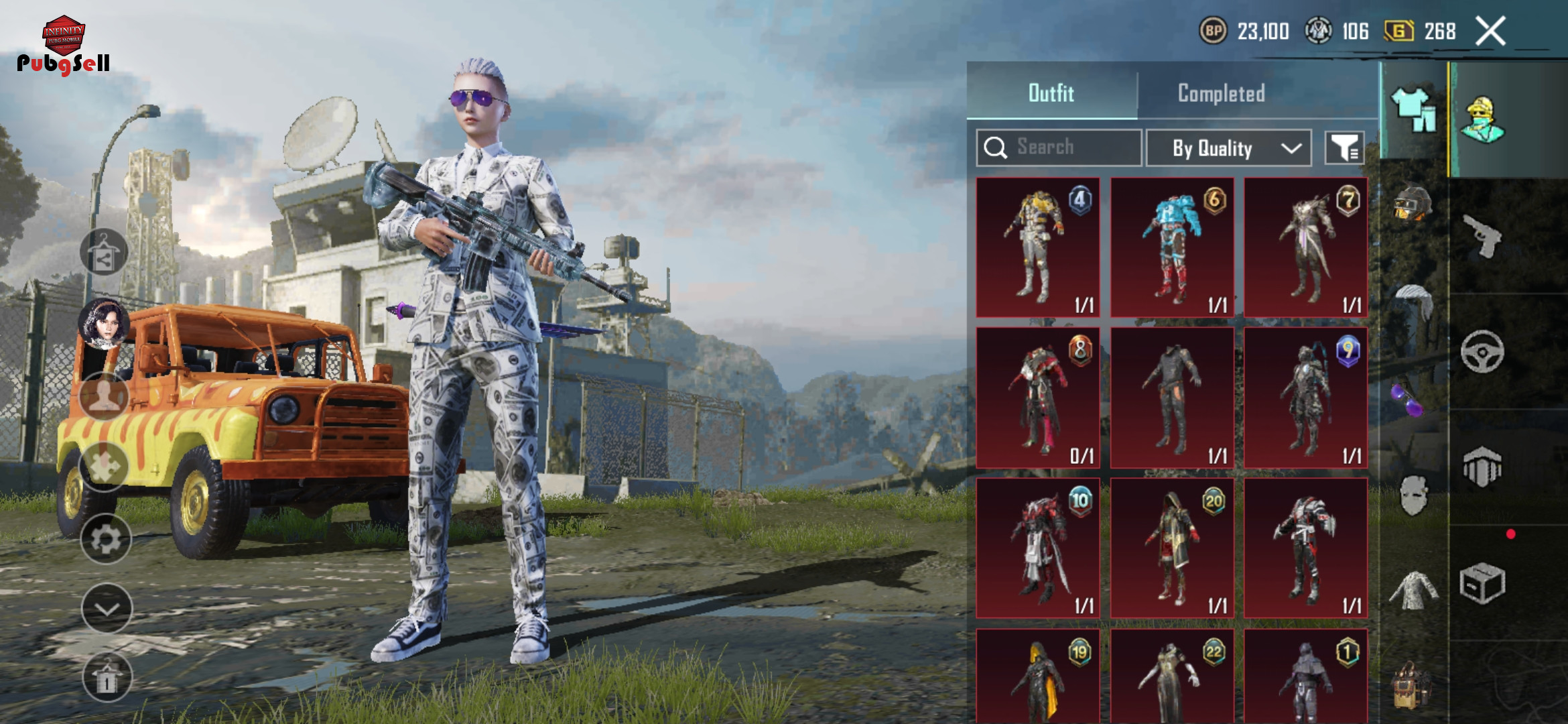1568x724 pixels.
Task: Select the outfit with badge 4
Action: click(1038, 247)
